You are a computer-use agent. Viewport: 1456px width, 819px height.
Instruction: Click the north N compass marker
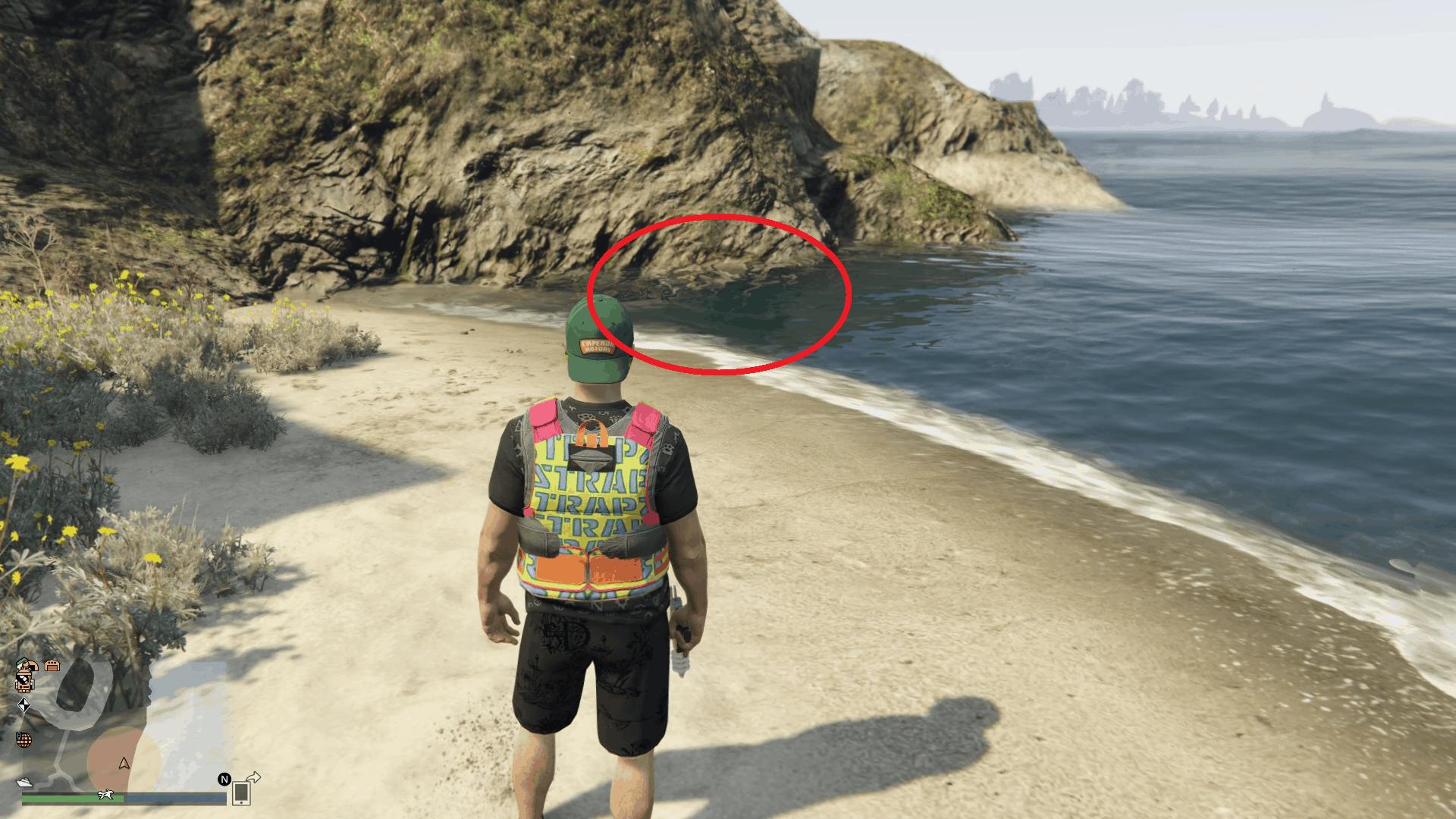pos(224,779)
